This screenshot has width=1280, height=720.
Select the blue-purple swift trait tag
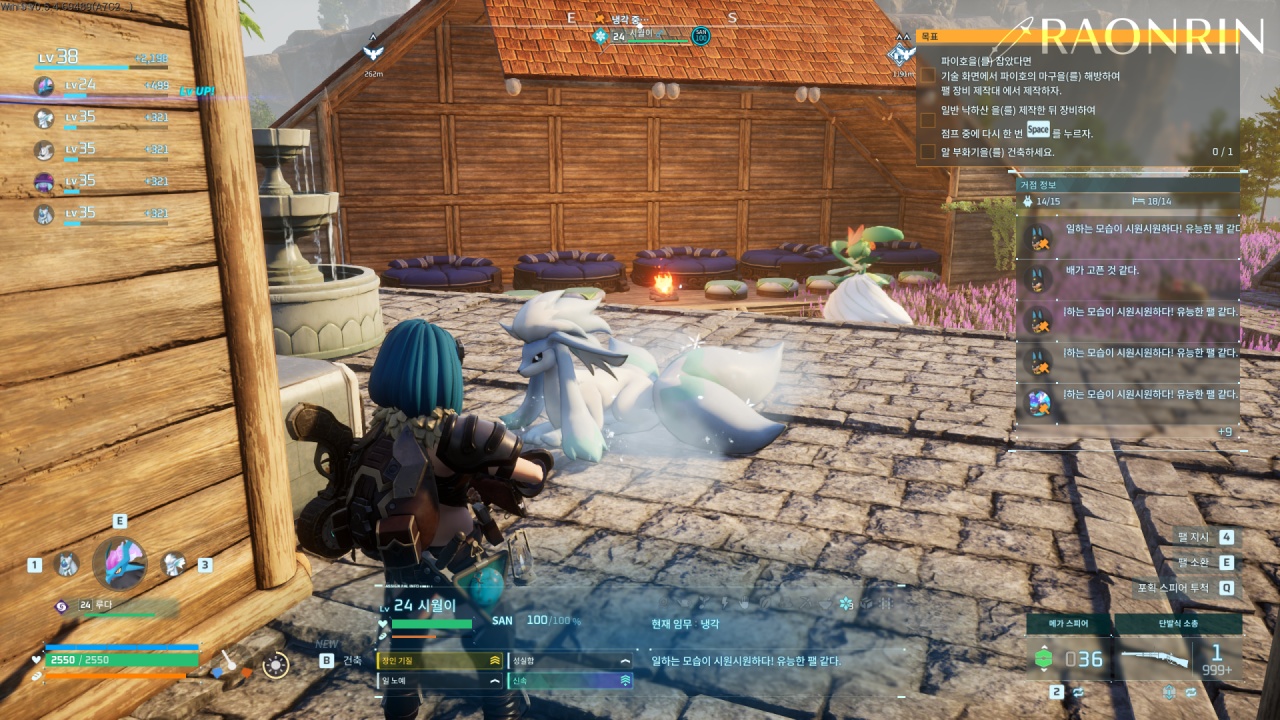[570, 681]
